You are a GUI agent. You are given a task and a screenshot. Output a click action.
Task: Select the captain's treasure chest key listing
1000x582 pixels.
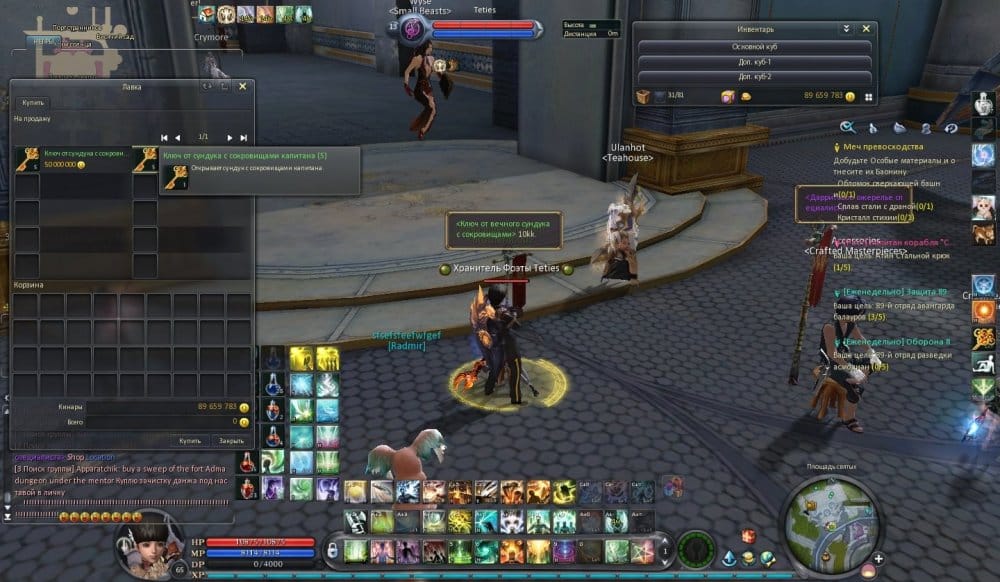coord(69,160)
